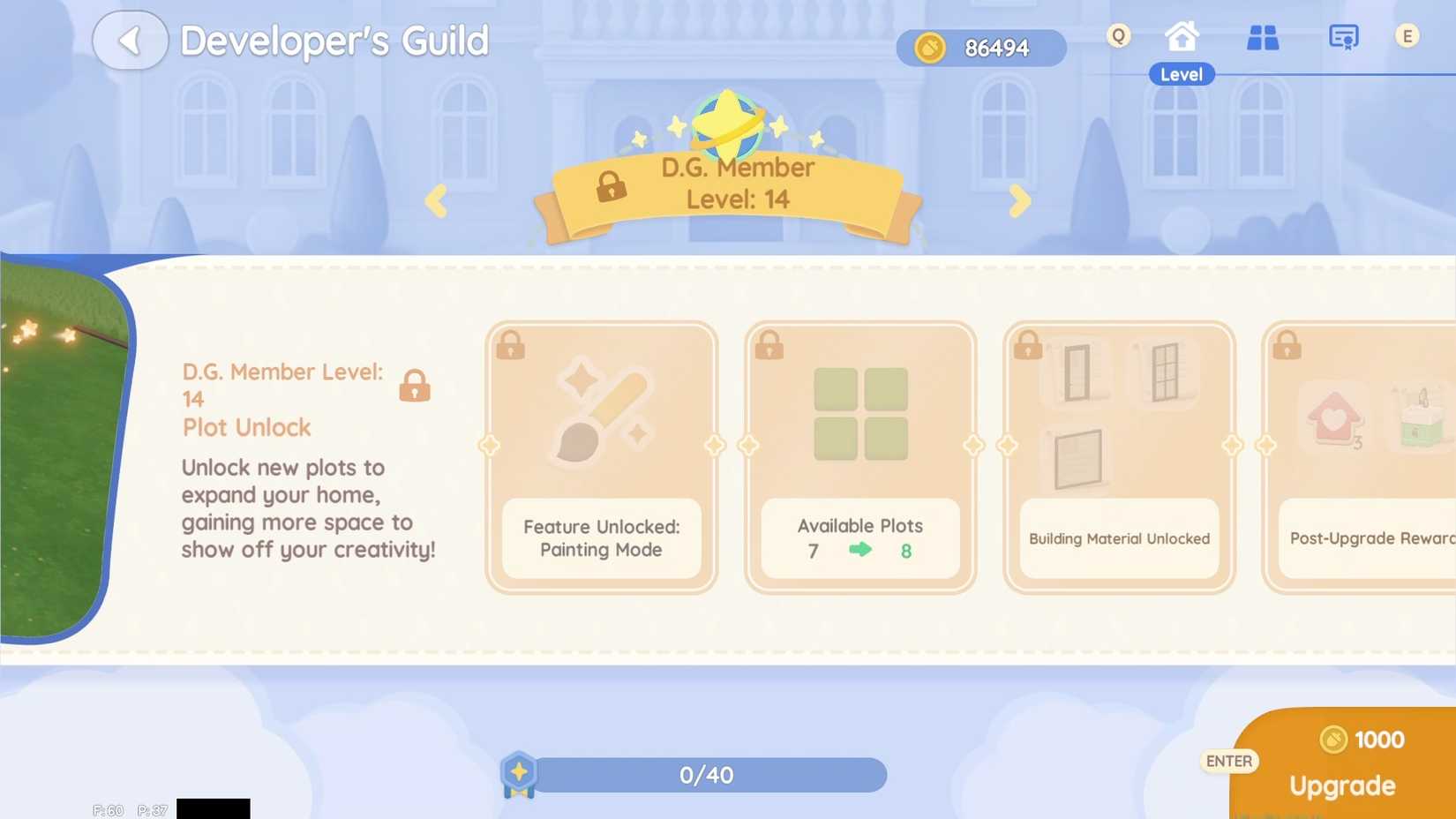
Task: Click the medal icon beside the progress bar
Action: click(x=519, y=774)
